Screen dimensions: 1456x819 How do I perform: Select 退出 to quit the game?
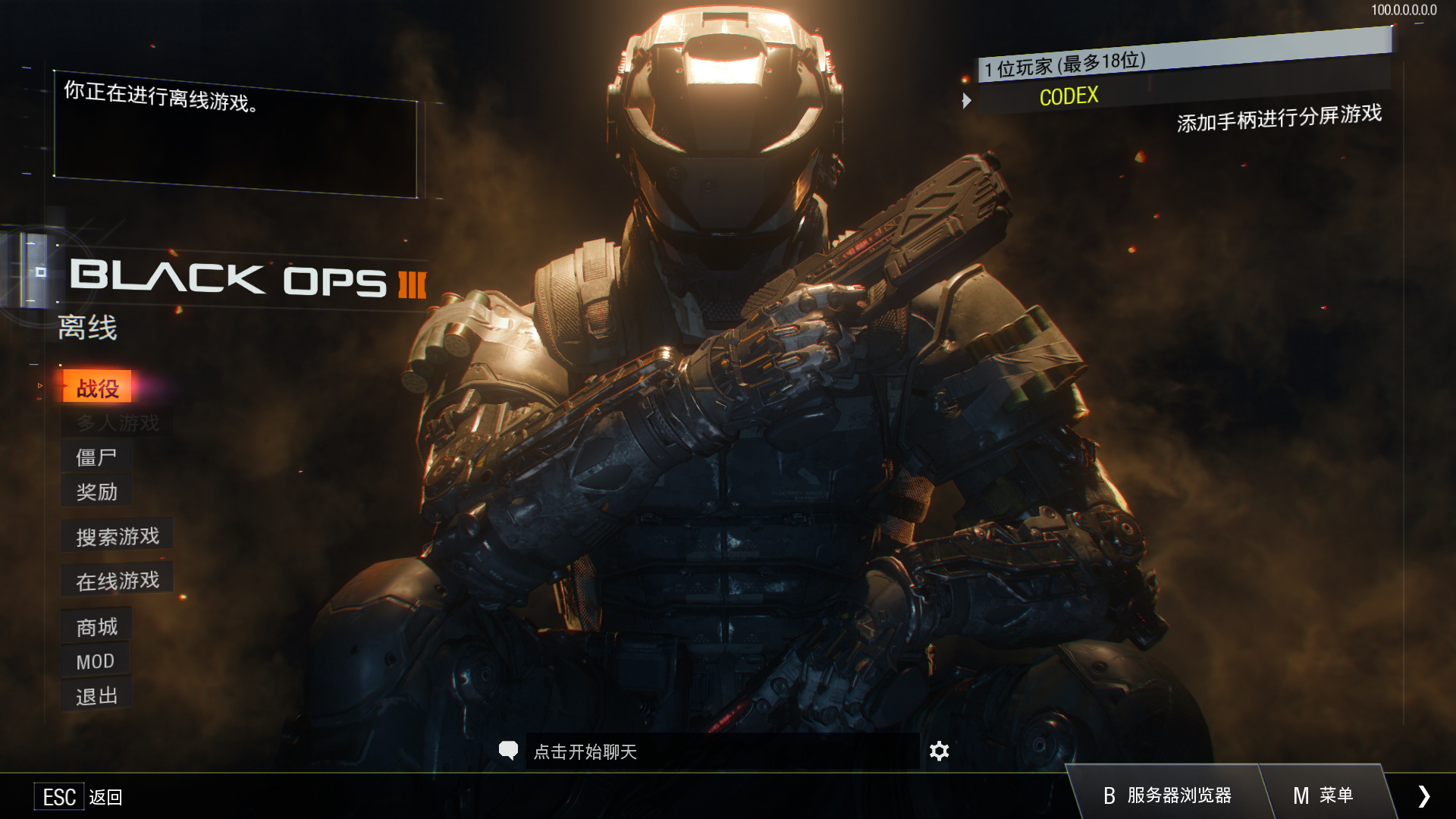point(96,696)
